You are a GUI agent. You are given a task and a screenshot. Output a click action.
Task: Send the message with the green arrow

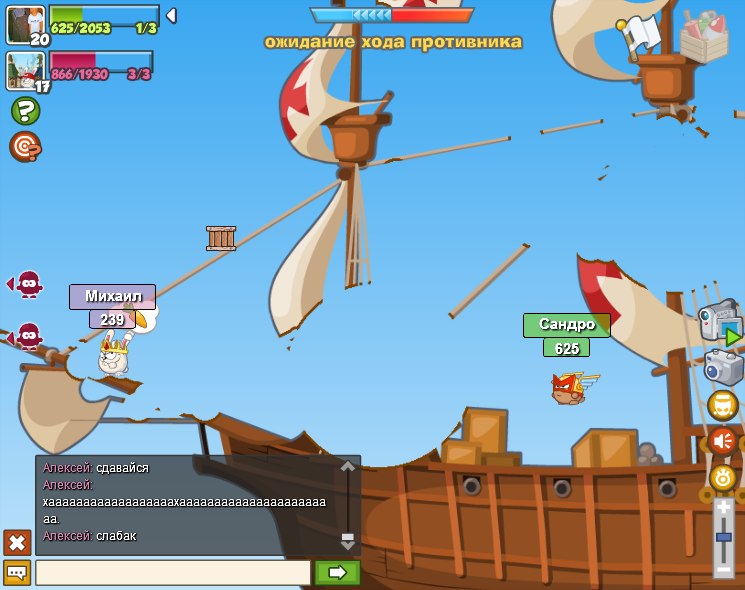337,572
